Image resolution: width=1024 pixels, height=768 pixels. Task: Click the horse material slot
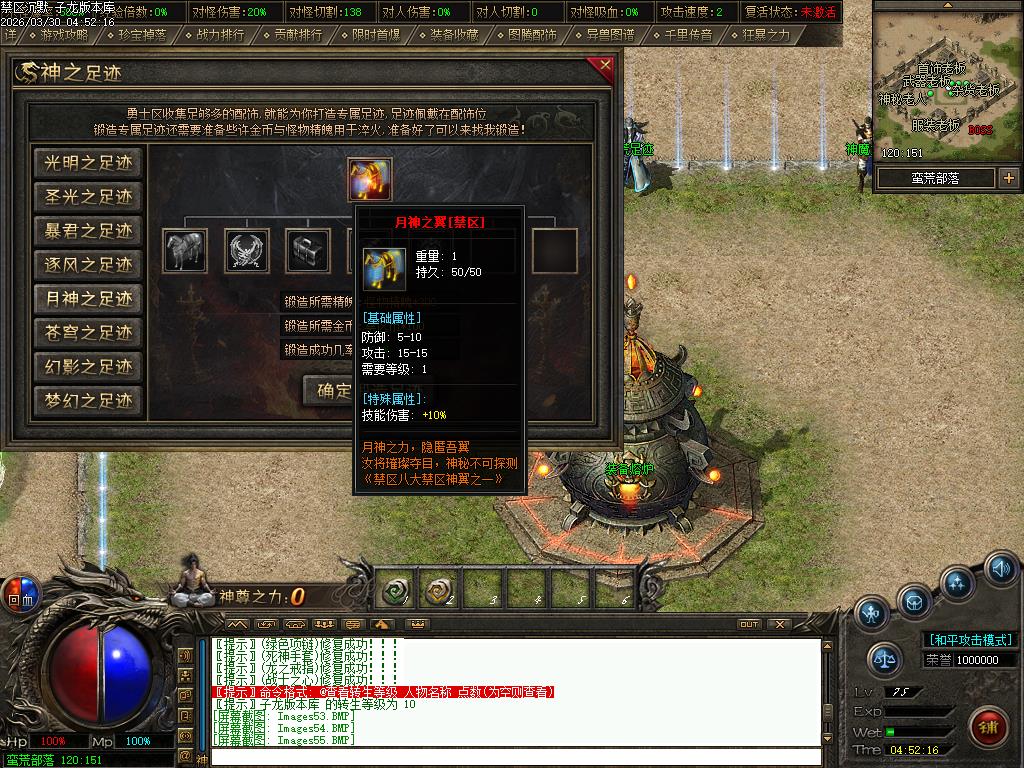[x=185, y=251]
